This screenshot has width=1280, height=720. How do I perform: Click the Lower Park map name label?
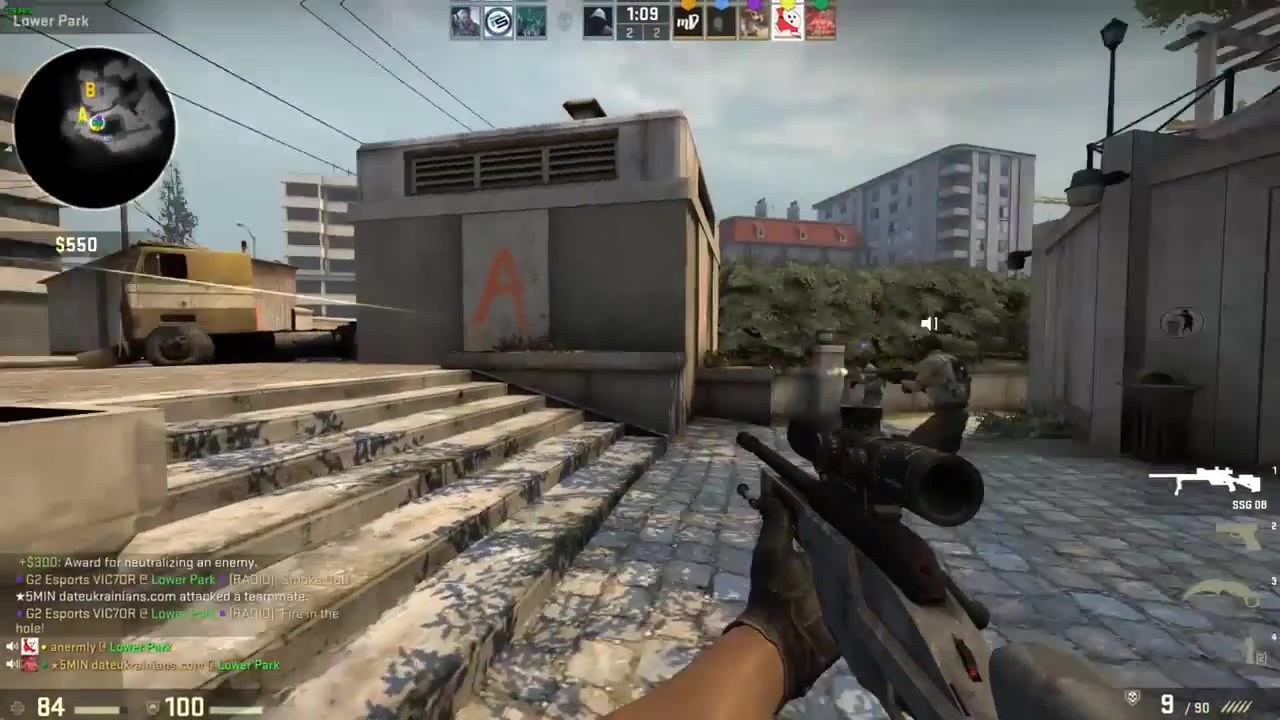coord(50,20)
